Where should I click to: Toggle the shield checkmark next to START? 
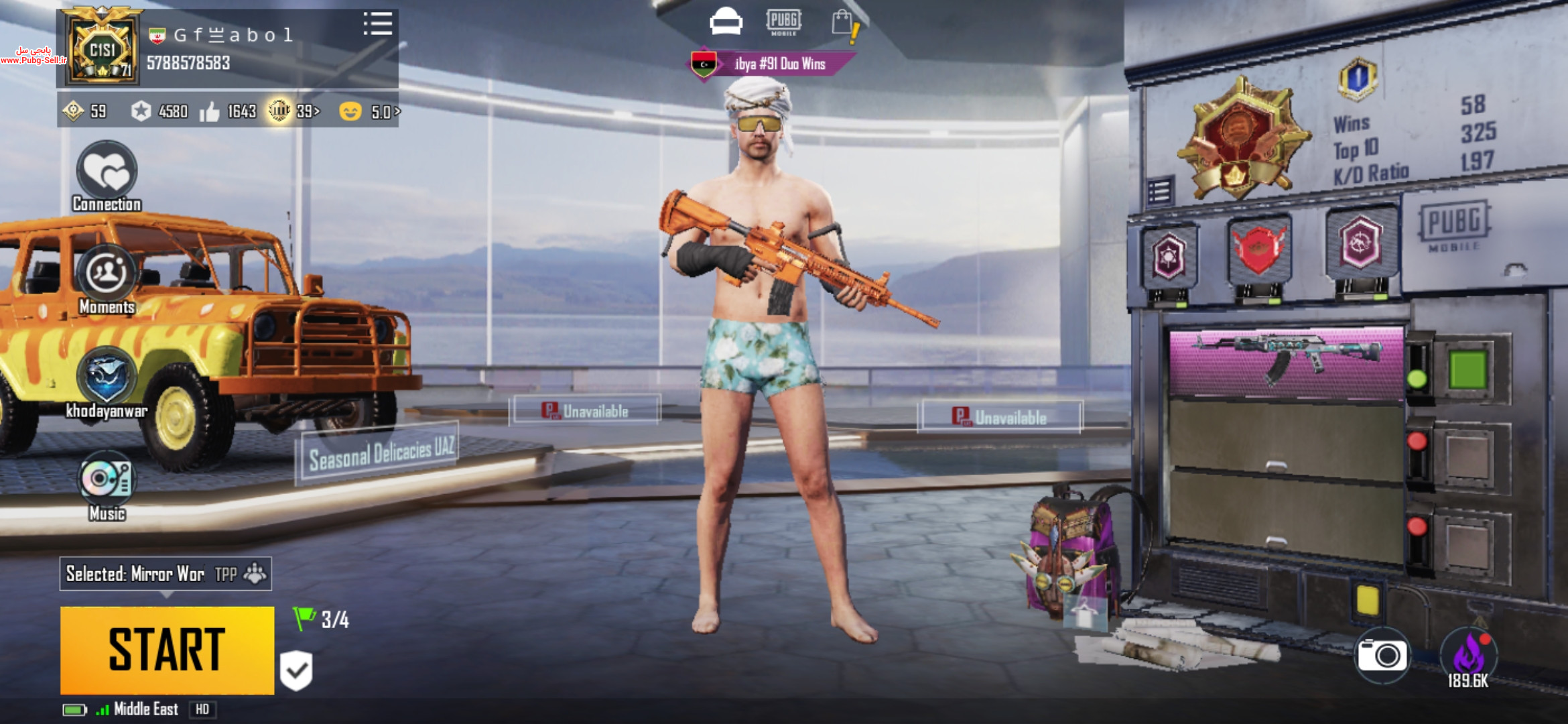click(x=296, y=669)
